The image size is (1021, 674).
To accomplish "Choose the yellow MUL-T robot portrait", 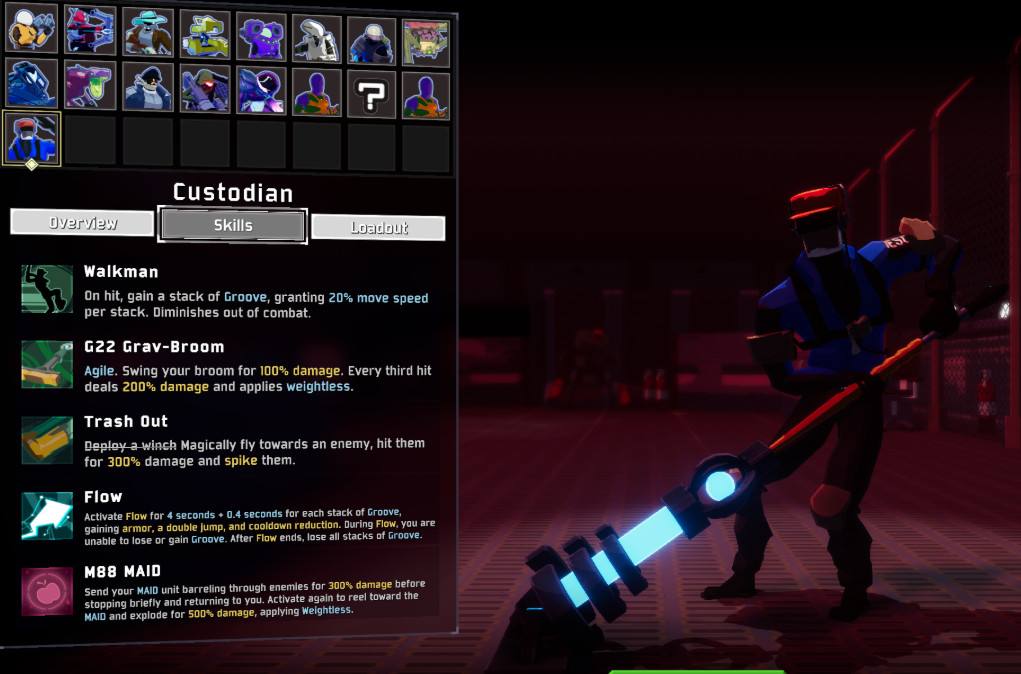I will 204,34.
